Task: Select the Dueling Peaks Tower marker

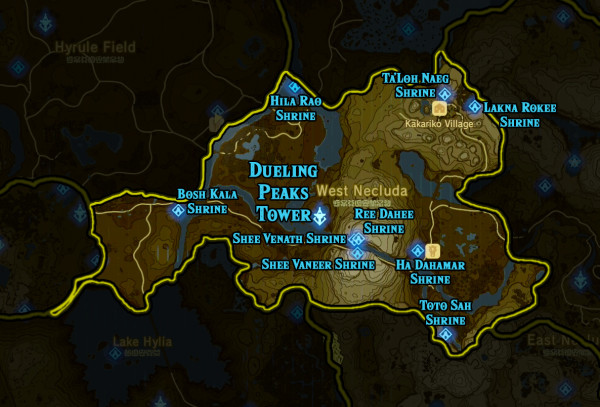Action: [x=320, y=215]
